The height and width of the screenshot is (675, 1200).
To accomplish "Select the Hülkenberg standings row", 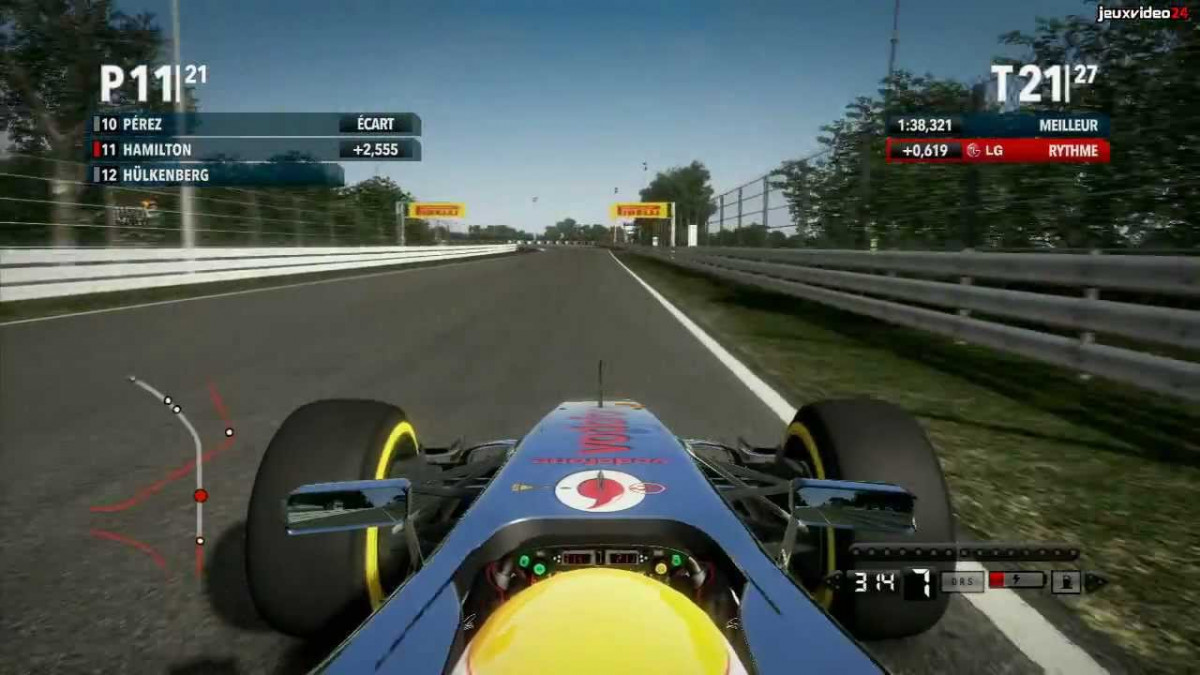I will (x=218, y=175).
